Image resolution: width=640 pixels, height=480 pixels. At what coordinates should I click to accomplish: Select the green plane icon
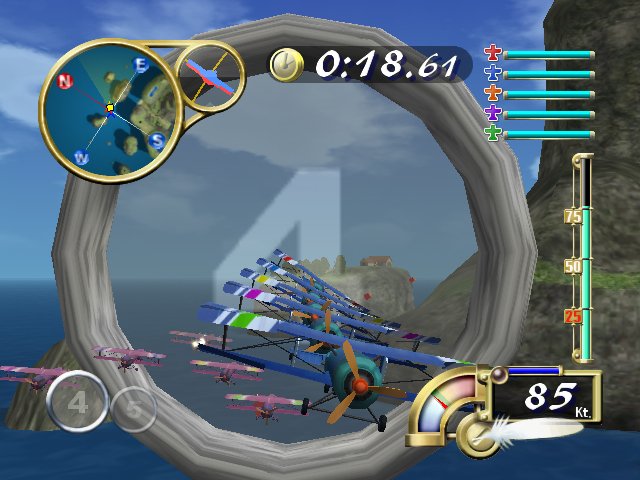click(x=492, y=134)
